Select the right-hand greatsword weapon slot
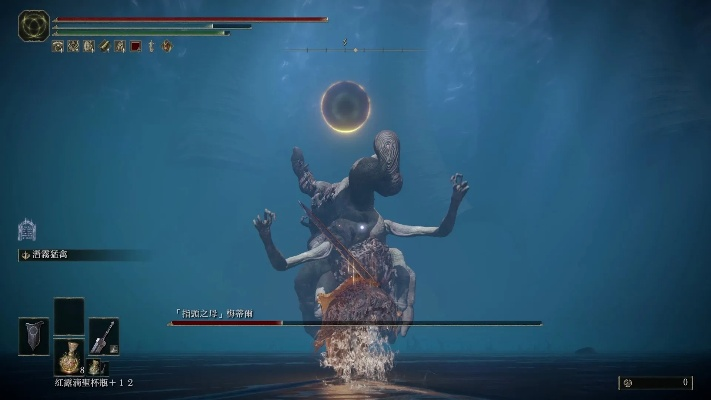 (104, 336)
